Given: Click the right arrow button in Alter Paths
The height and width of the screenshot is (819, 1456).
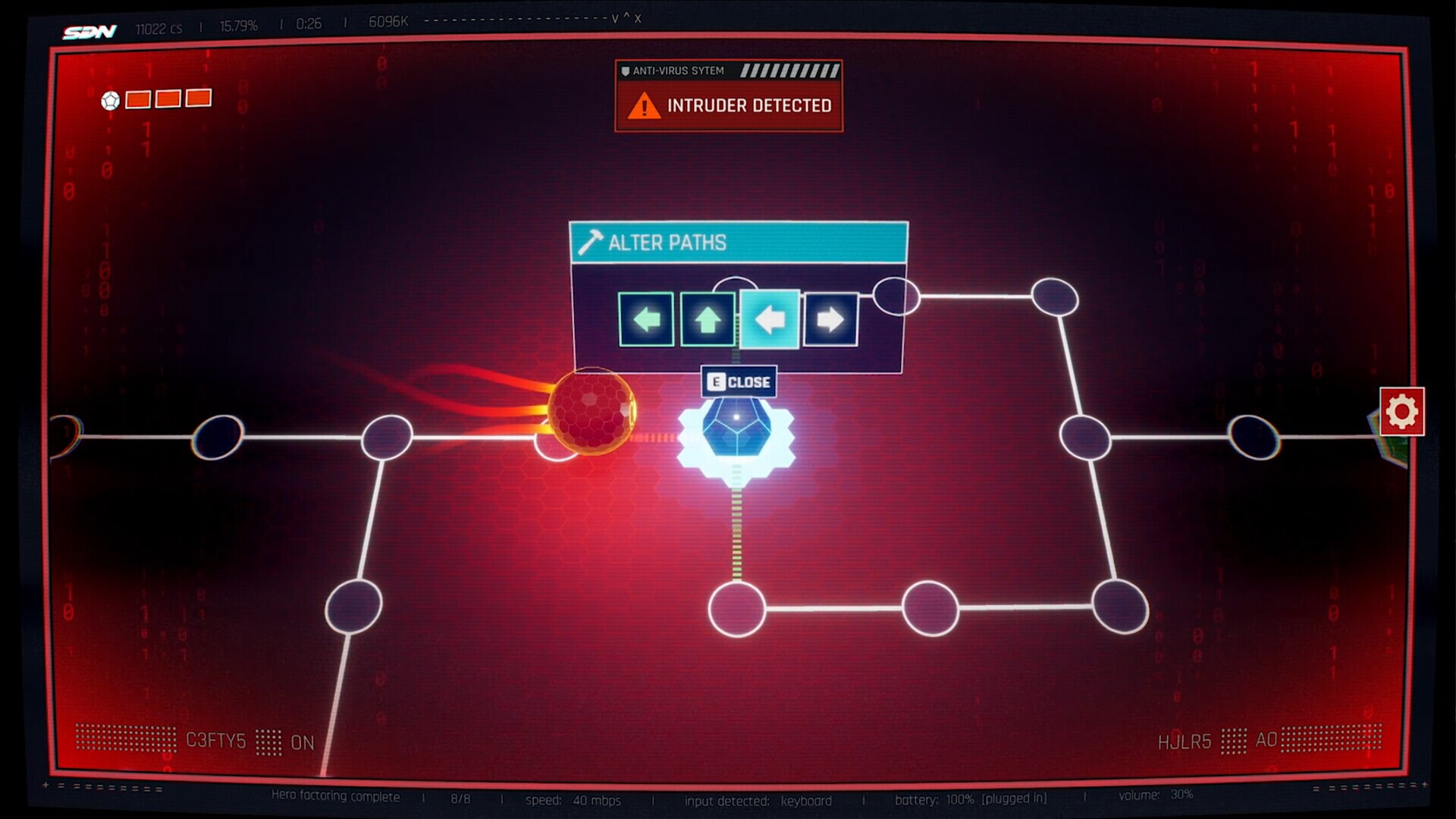Looking at the screenshot, I should [829, 319].
